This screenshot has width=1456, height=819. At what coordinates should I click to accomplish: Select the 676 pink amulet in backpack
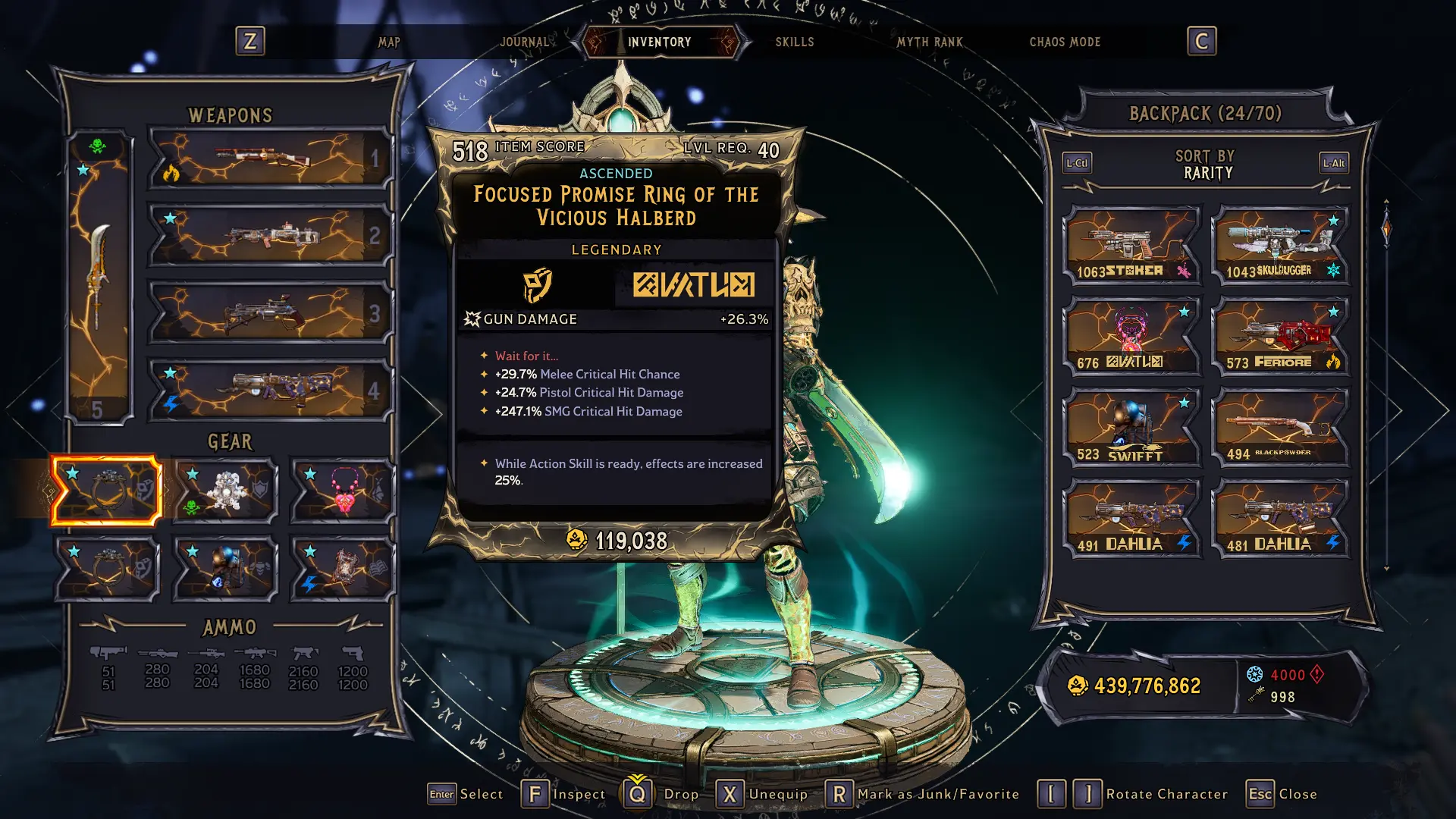point(1131,336)
